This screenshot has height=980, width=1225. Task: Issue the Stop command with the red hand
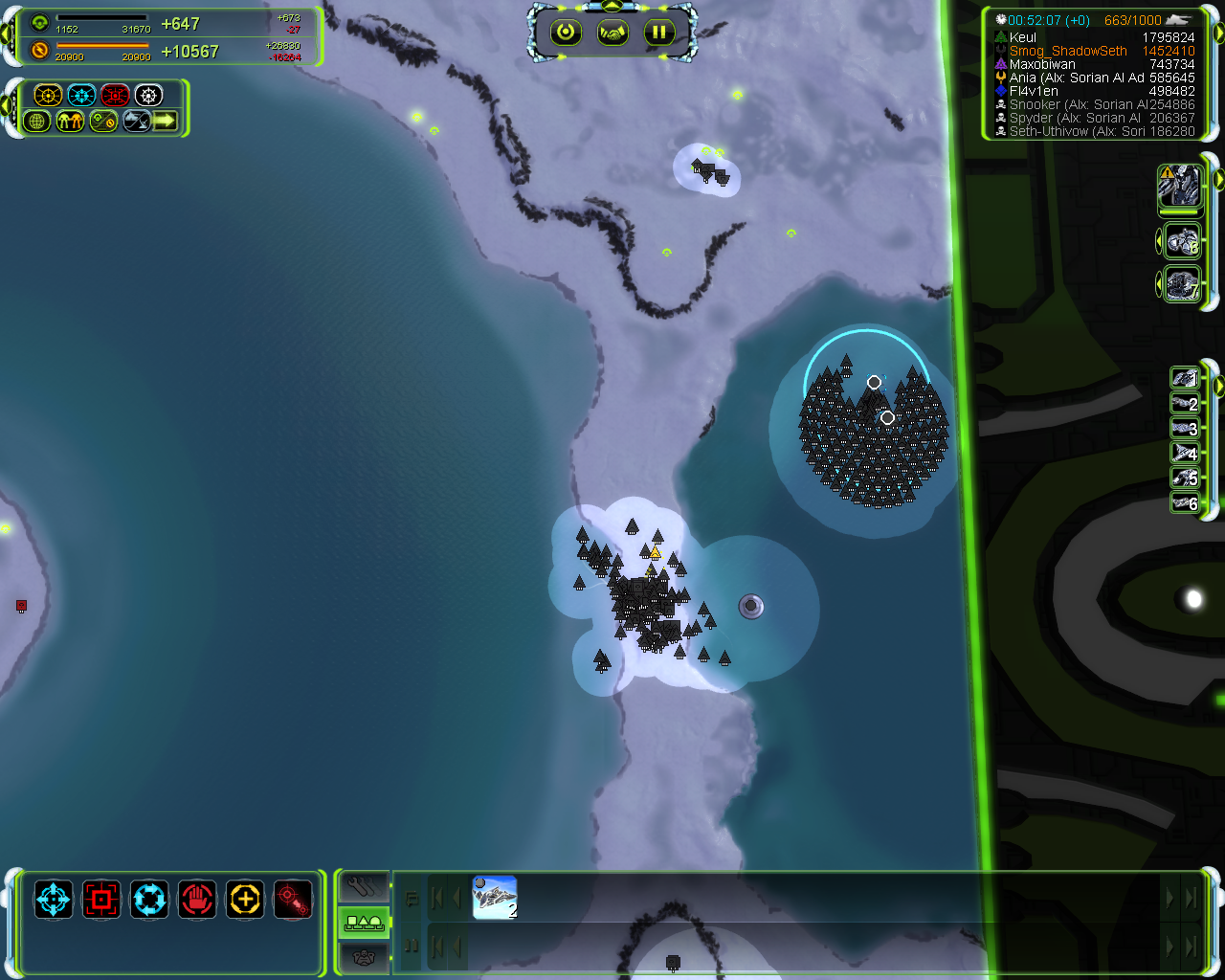point(197,900)
